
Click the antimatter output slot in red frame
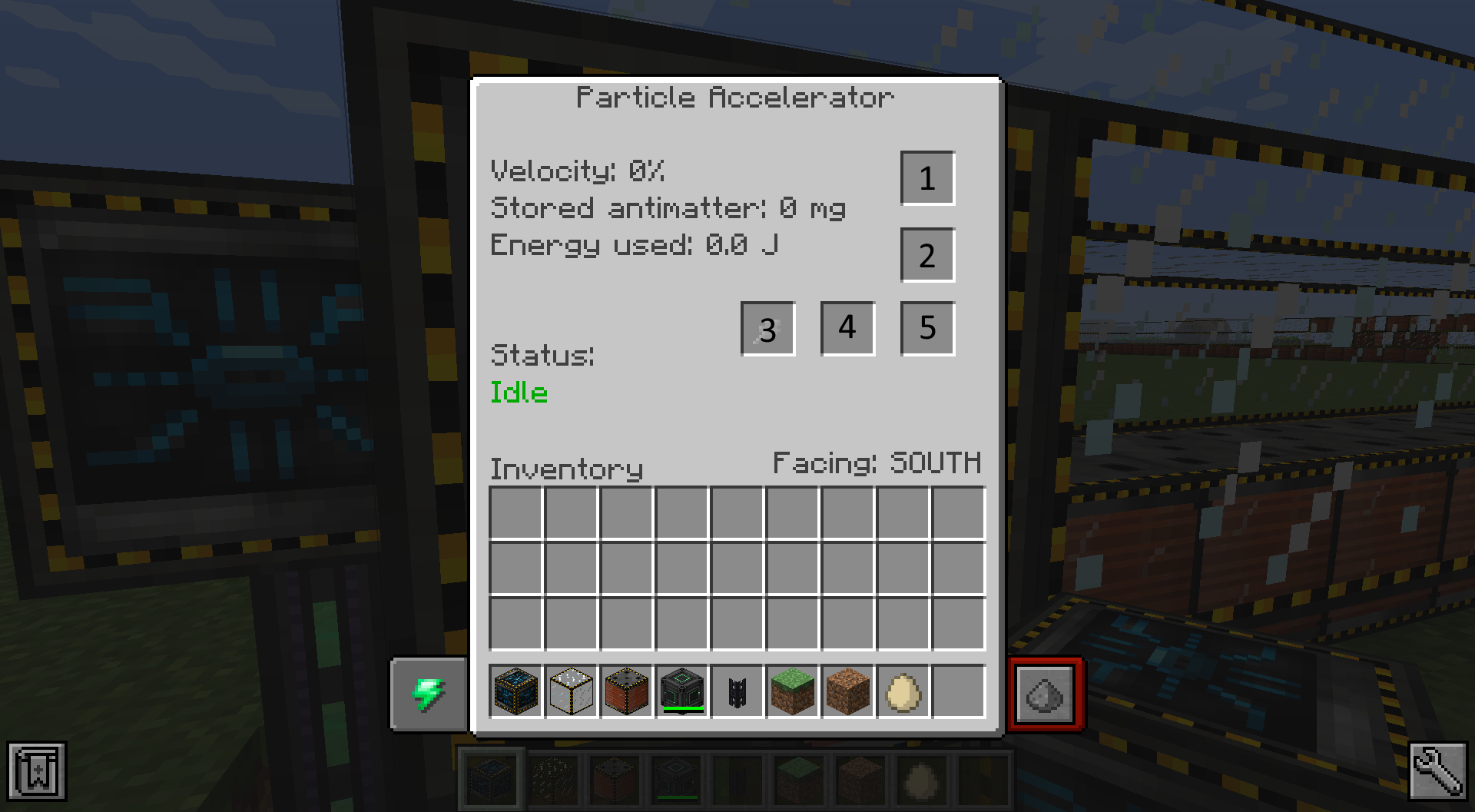point(1046,692)
